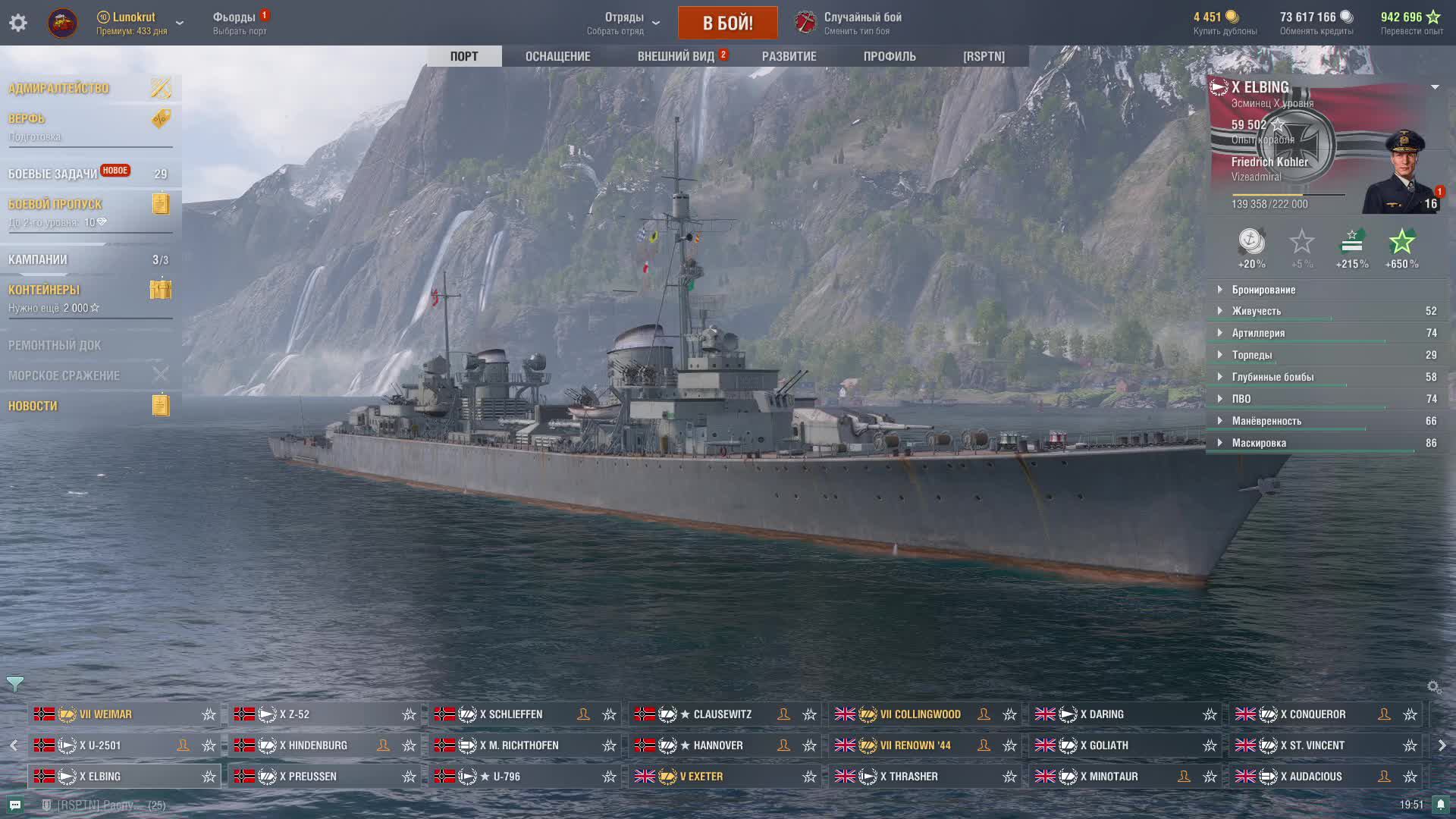Open the Новости news section

(x=33, y=406)
